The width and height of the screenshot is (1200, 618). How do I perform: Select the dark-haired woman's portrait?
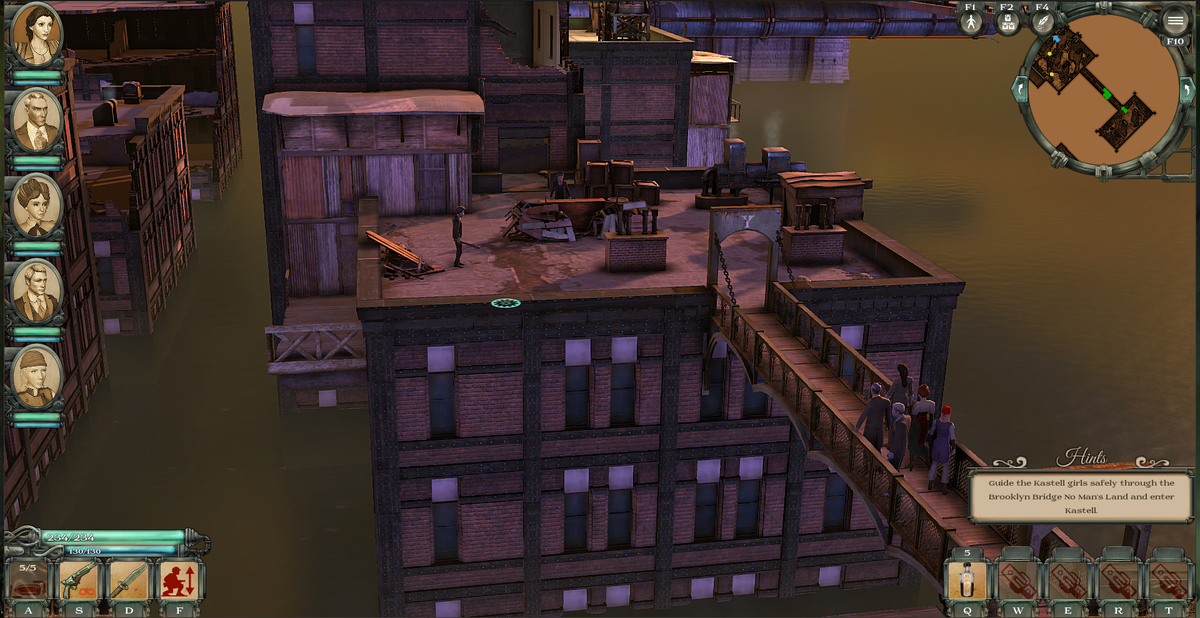pos(36,34)
